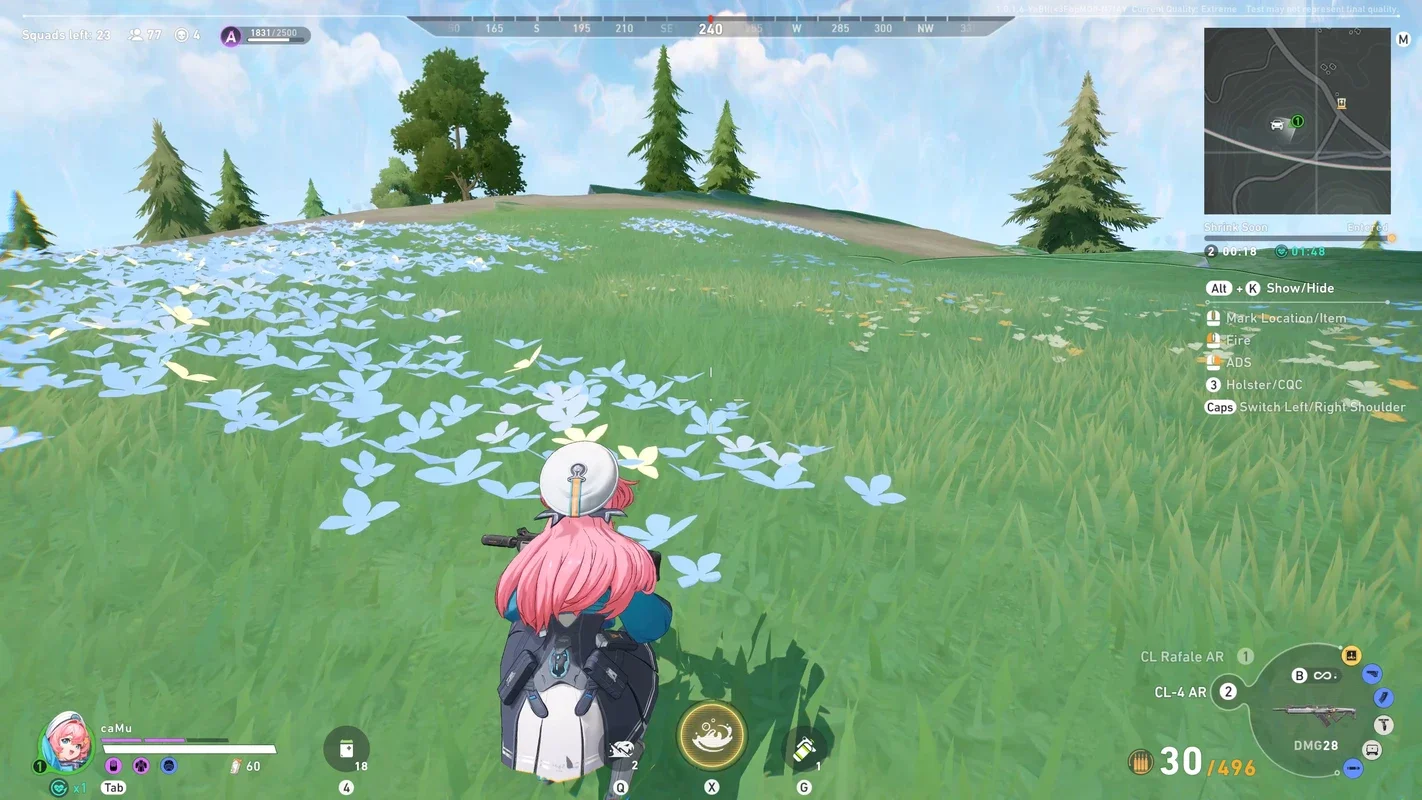Screen dimensions: 1422x800
Task: Click the blue muzzle attachment icon
Action: pos(1353,768)
